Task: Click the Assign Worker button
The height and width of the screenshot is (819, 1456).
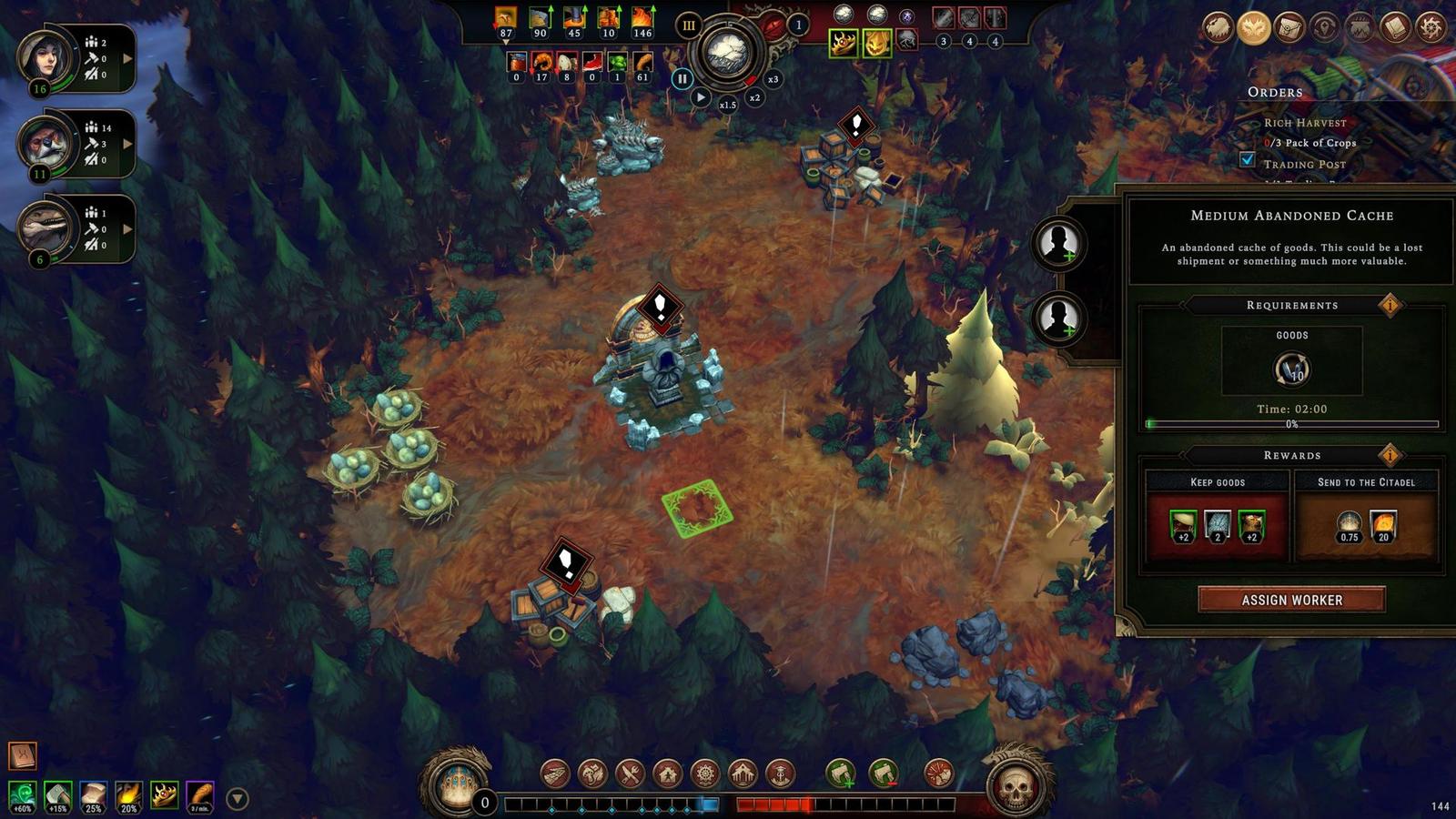Action: (1291, 600)
